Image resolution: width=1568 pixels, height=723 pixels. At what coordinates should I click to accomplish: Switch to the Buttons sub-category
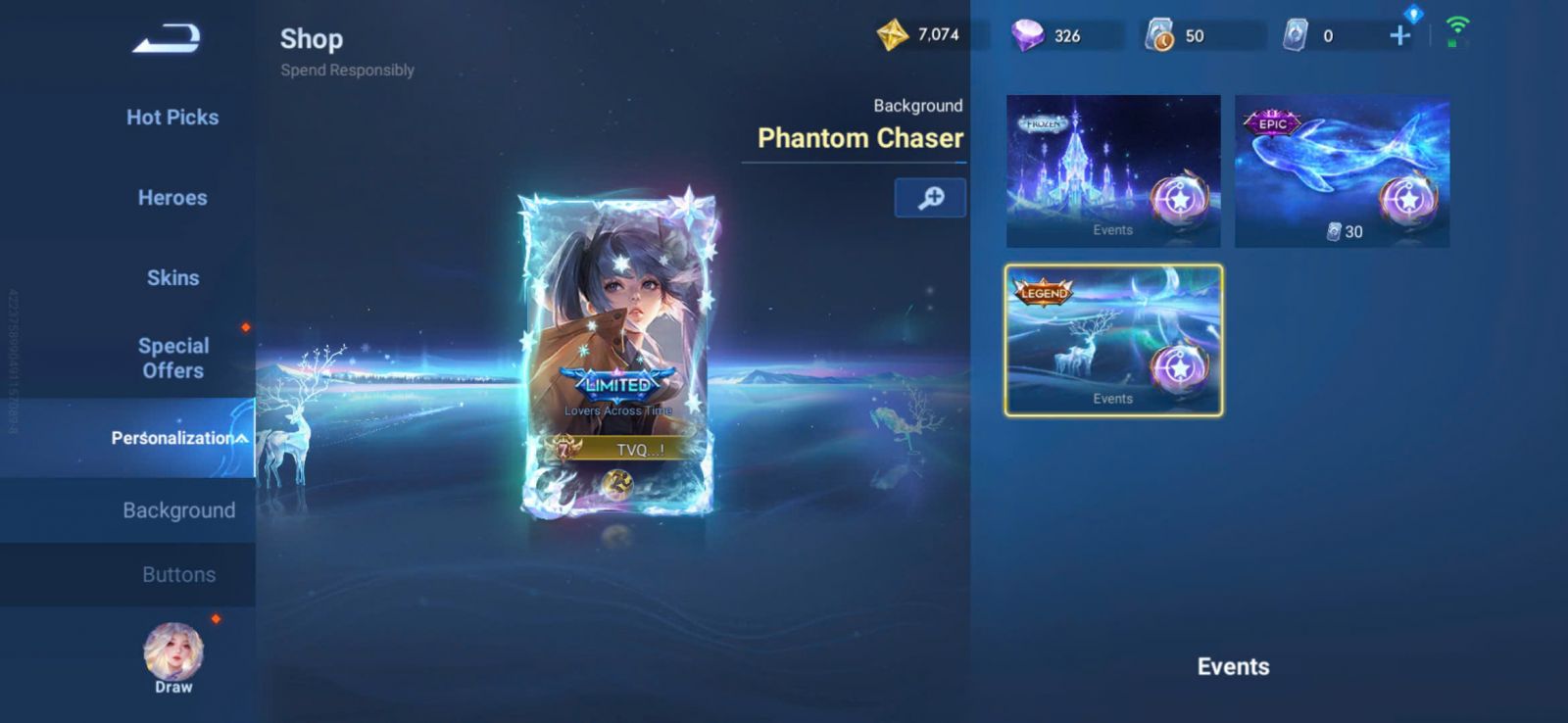tap(178, 575)
